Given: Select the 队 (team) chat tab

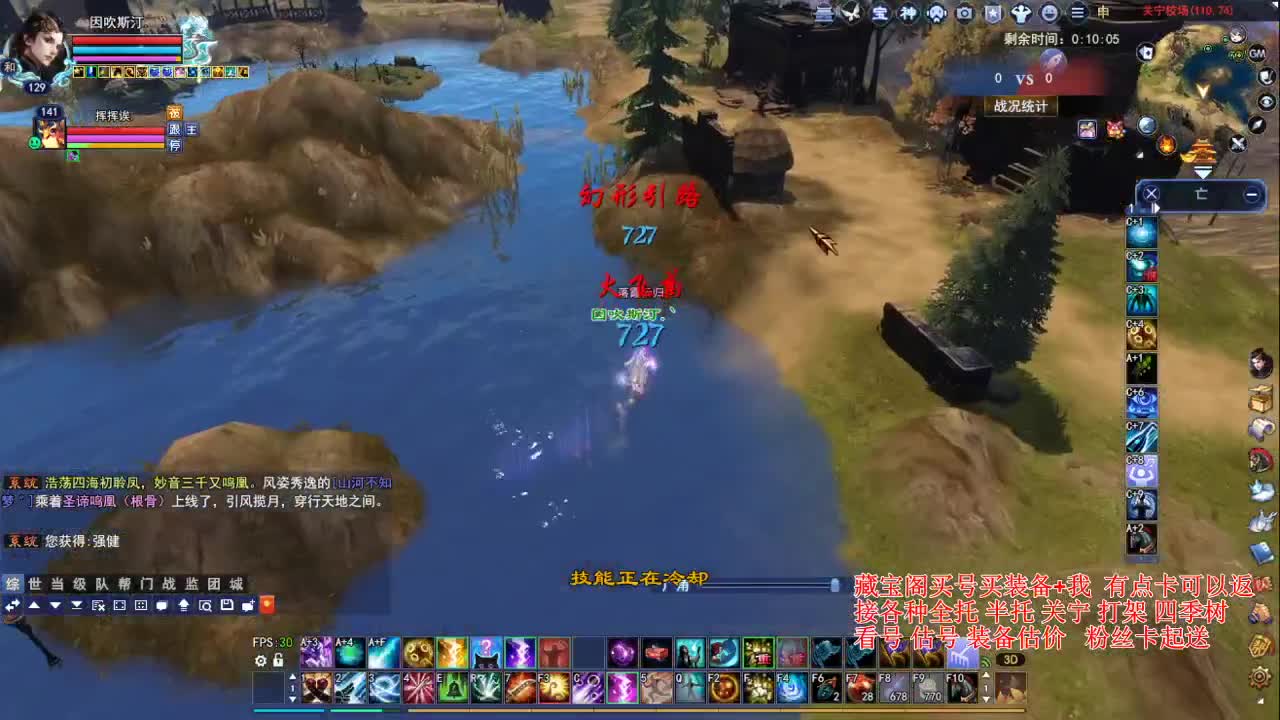Looking at the screenshot, I should (103, 582).
